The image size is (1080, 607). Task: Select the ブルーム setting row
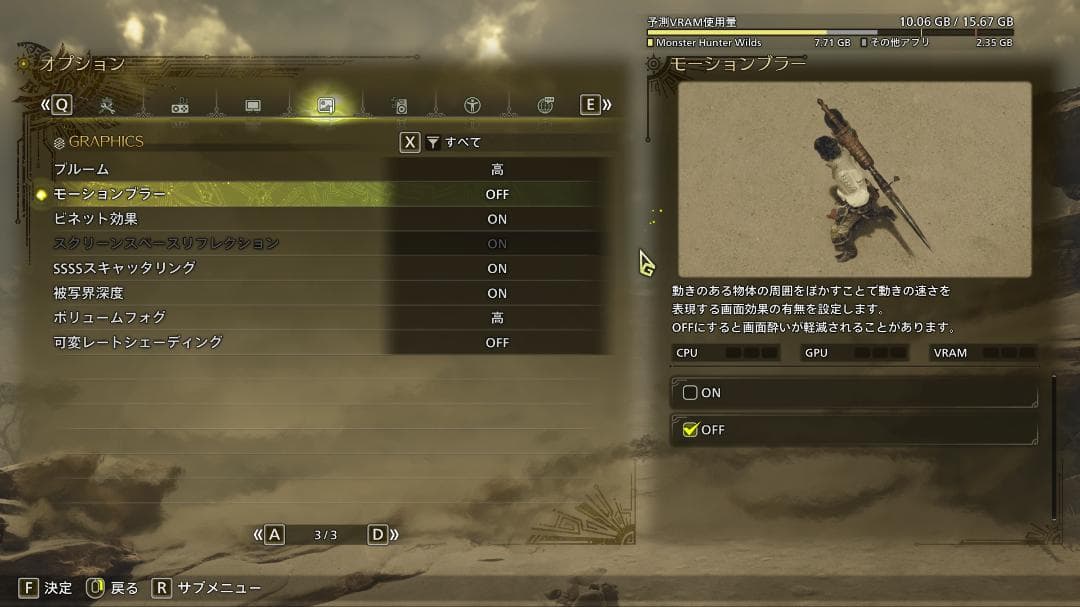[330, 170]
